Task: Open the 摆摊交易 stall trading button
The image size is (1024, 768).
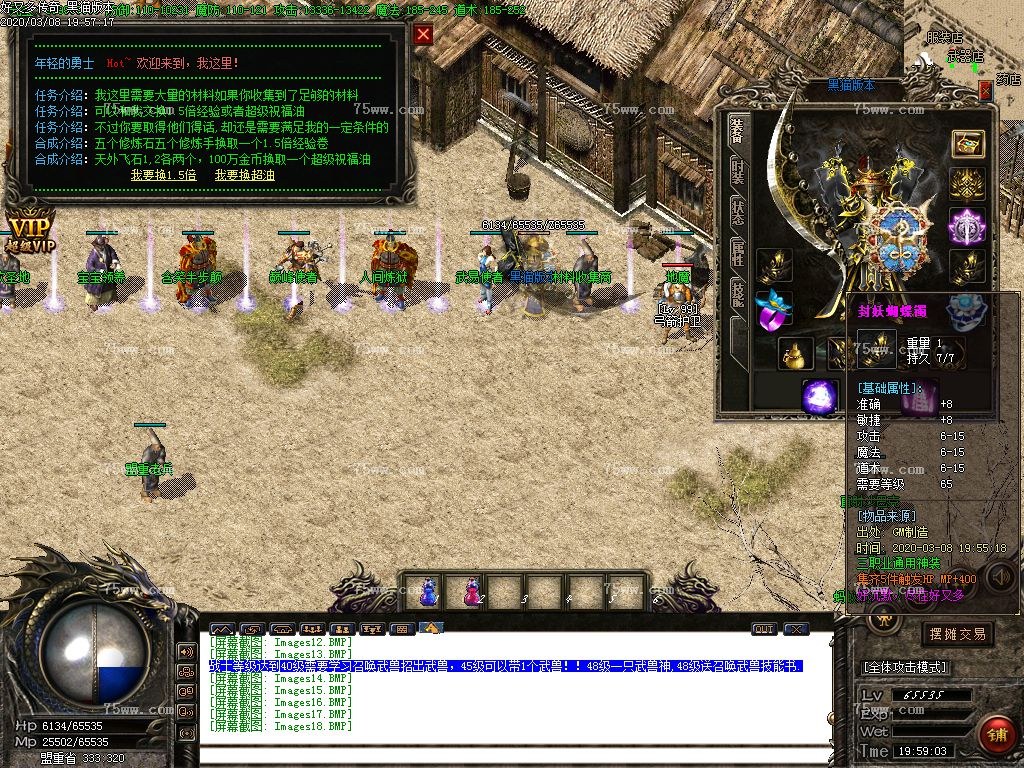Action: tap(957, 634)
